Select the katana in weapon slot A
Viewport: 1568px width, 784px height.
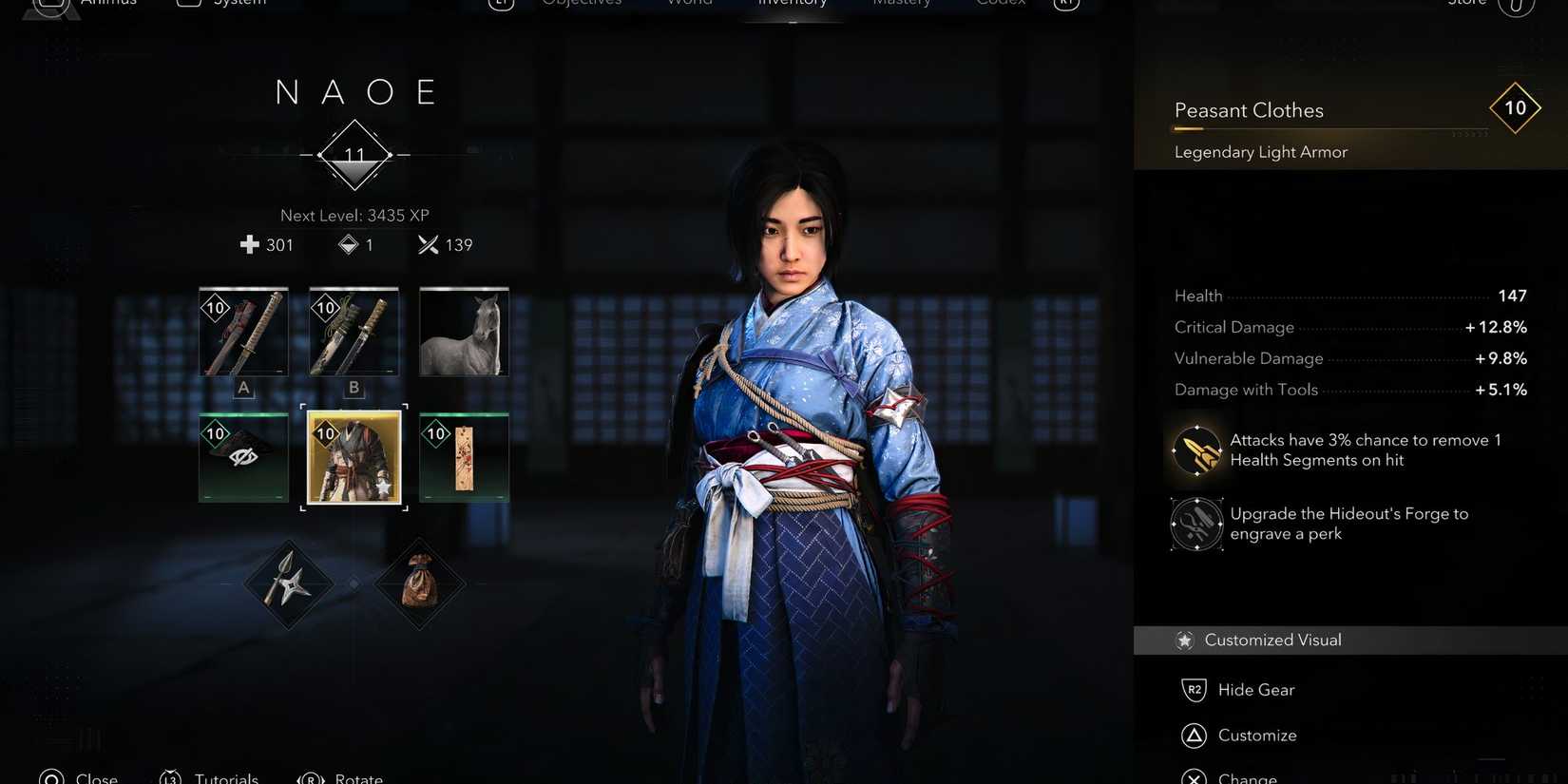point(243,332)
